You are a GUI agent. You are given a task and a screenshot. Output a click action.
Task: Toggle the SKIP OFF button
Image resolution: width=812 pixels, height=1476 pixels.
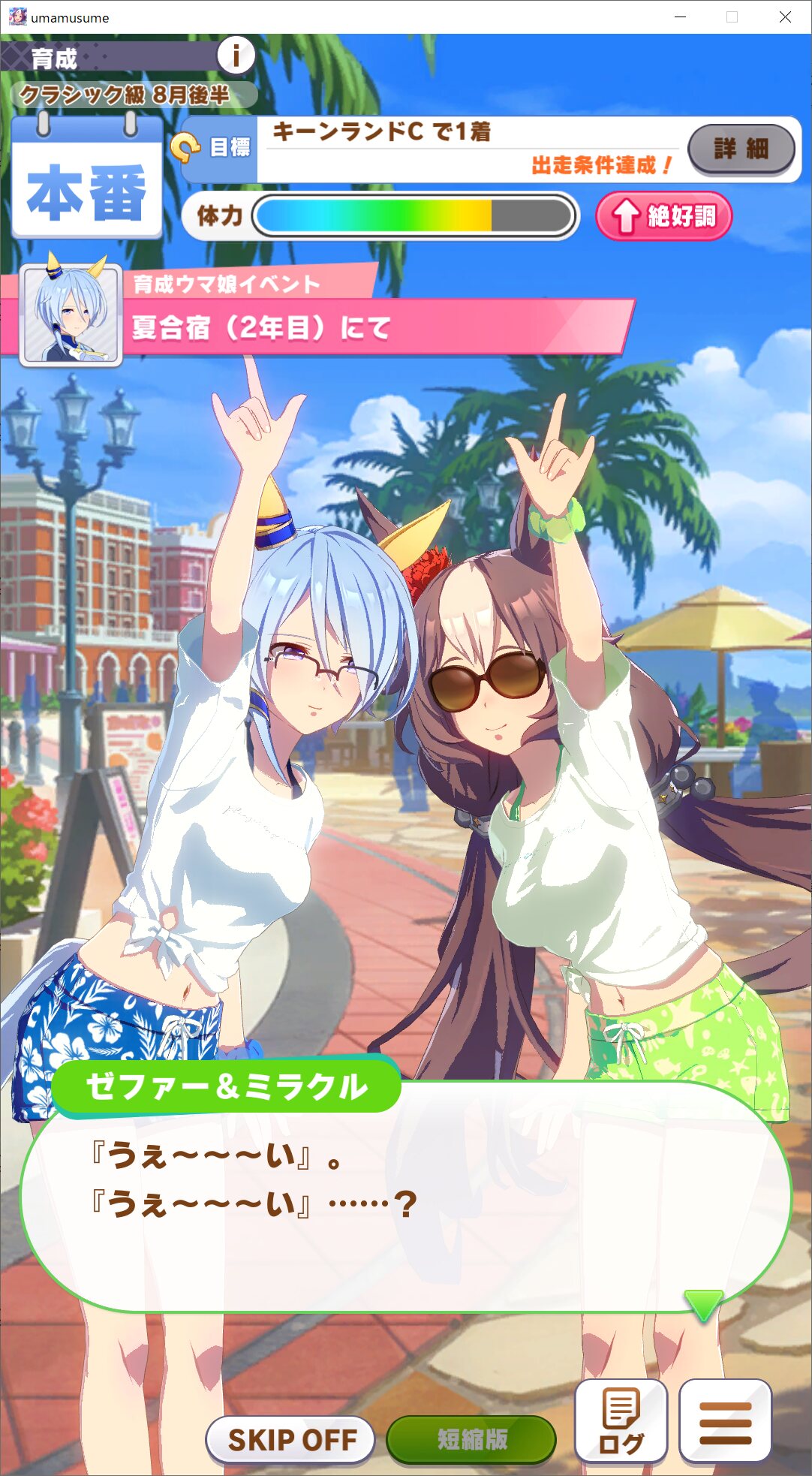290,1439
